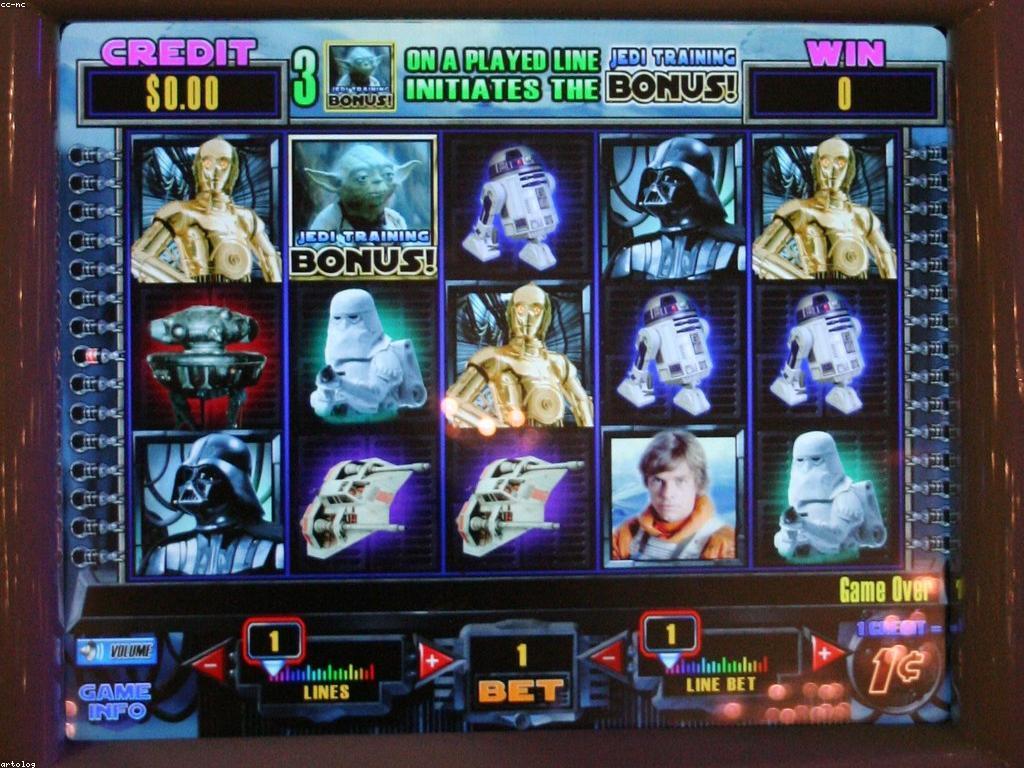The width and height of the screenshot is (1024, 768).
Task: Lower the Line Bet amount
Action: tap(605, 657)
